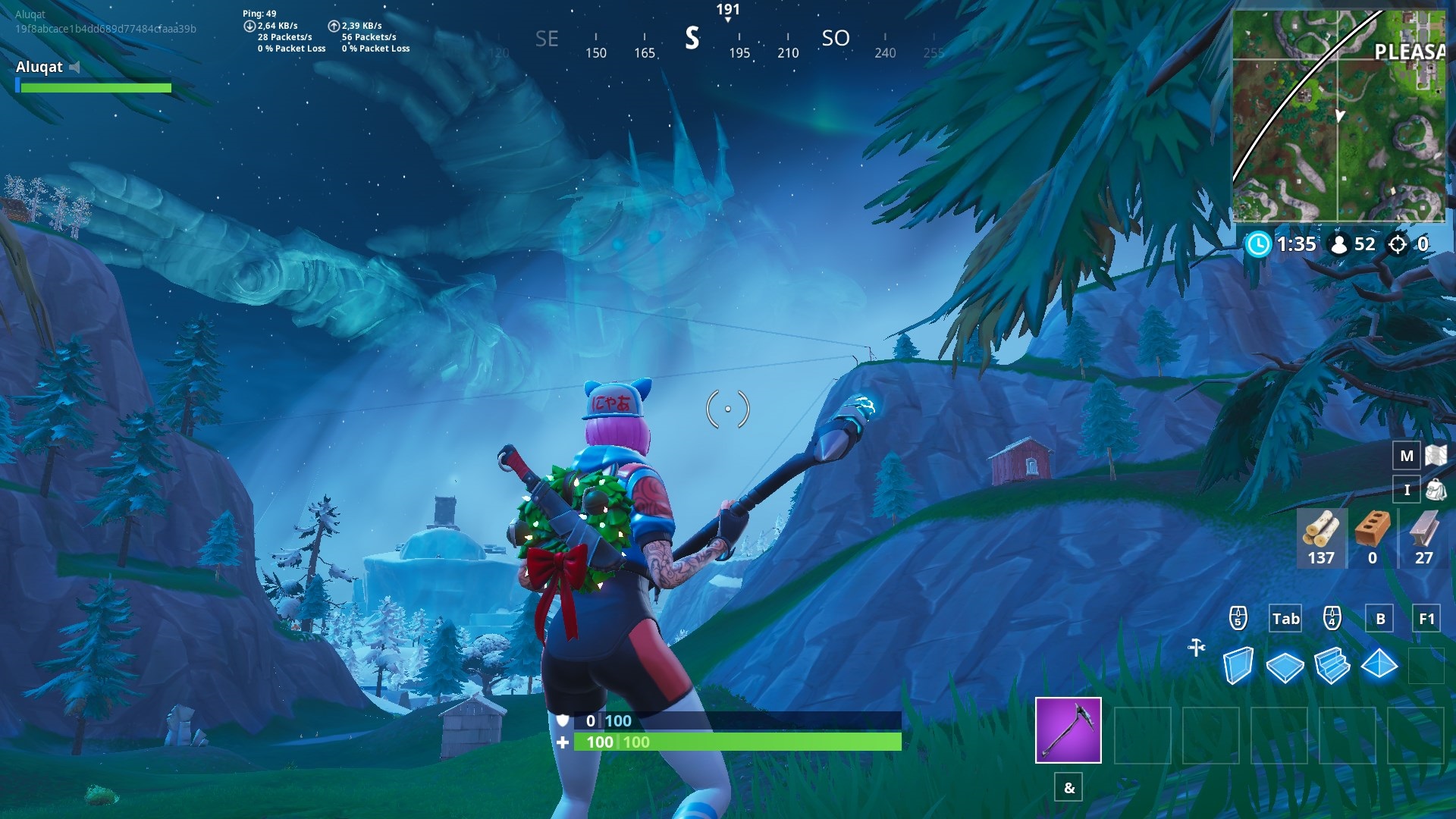Image resolution: width=1456 pixels, height=819 pixels.
Task: Click the Aluqat speaker icon
Action: pos(74,66)
